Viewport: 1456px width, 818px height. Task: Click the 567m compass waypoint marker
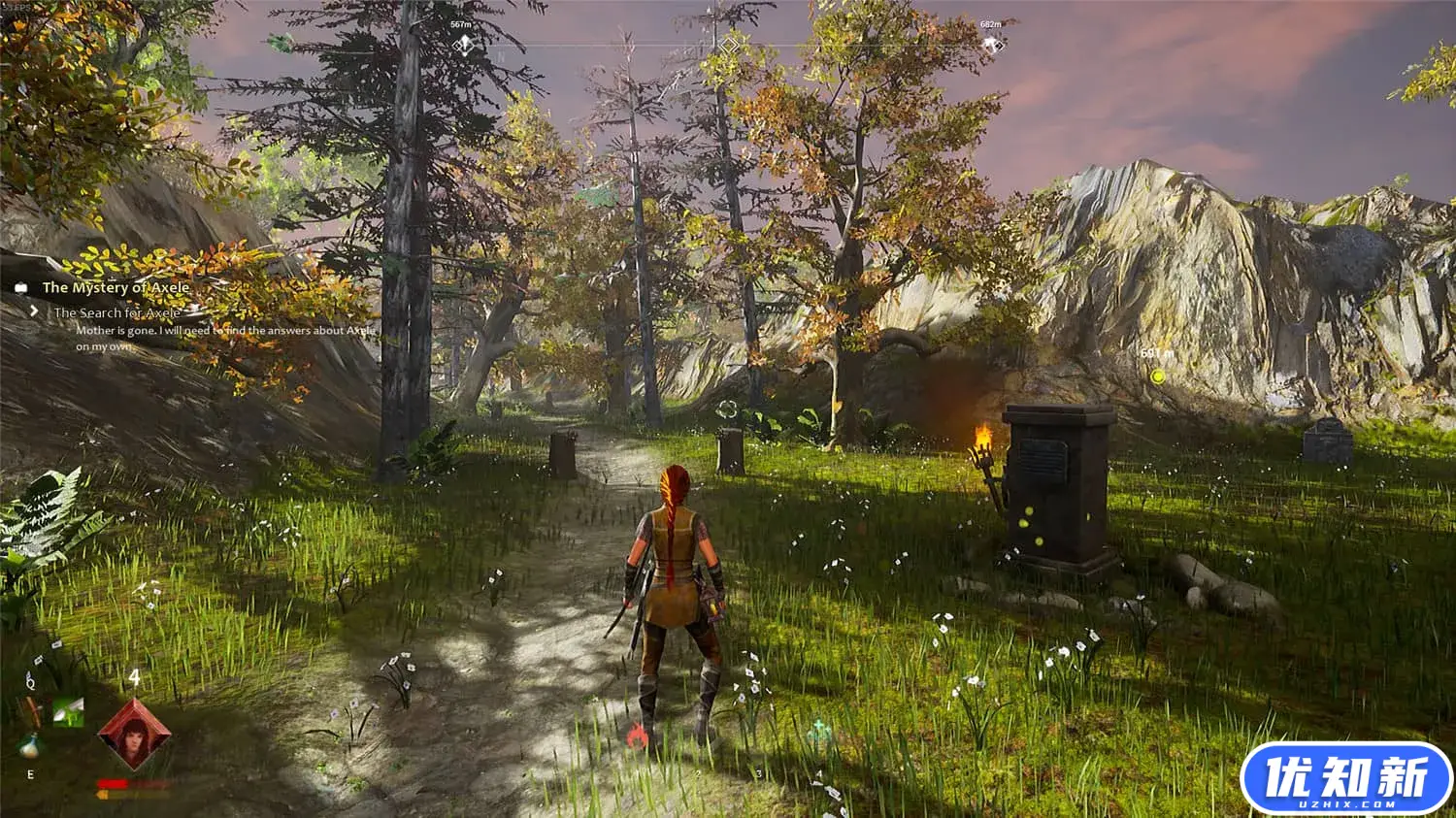[x=463, y=44]
